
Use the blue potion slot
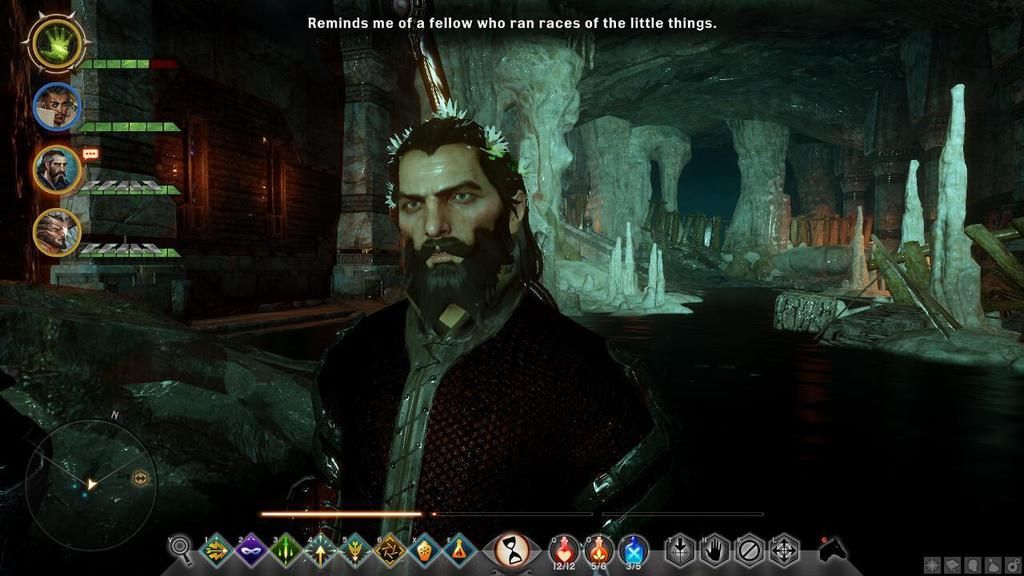coord(633,548)
